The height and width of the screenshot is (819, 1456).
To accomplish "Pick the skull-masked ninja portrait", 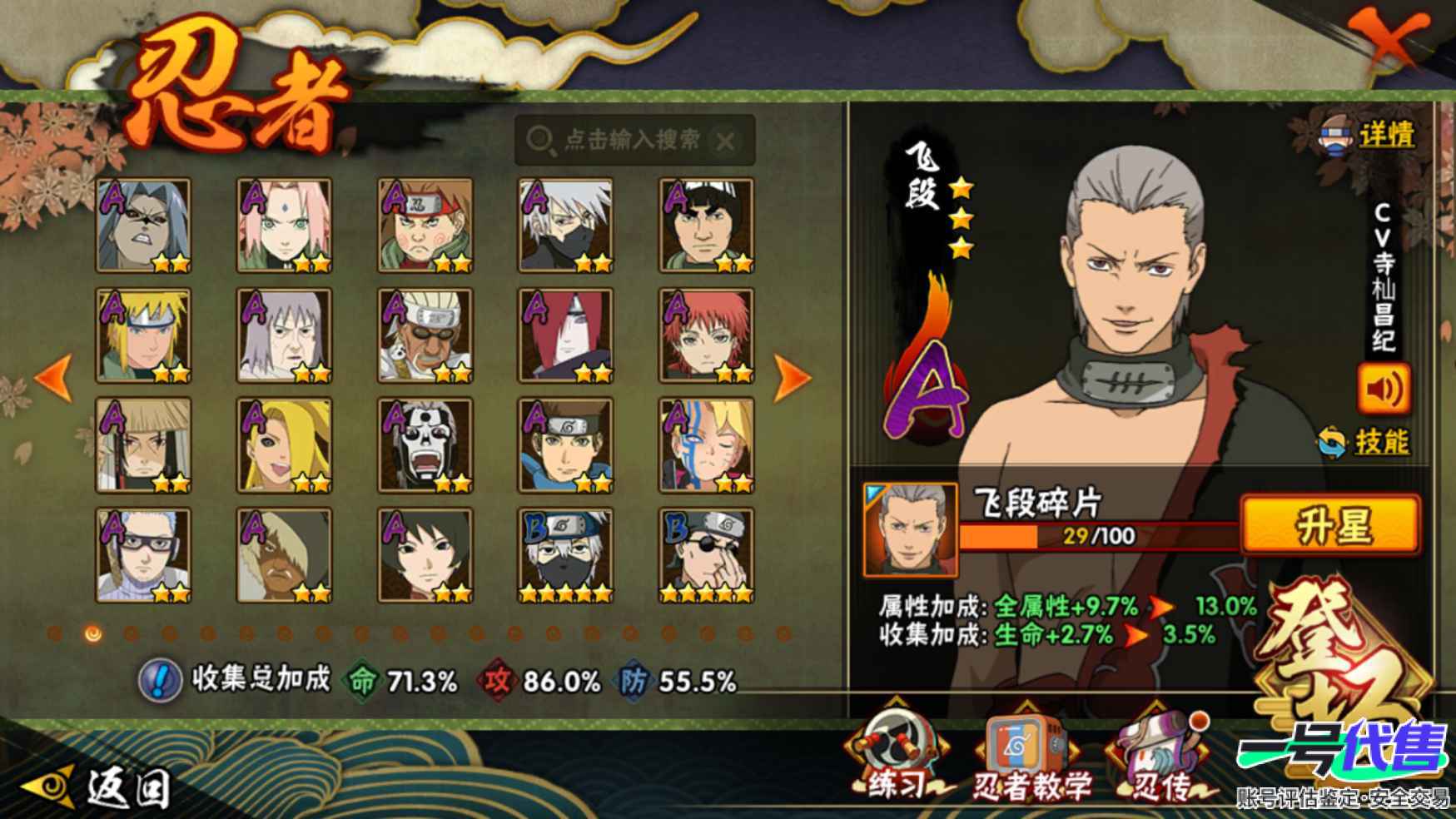I will click(x=425, y=445).
